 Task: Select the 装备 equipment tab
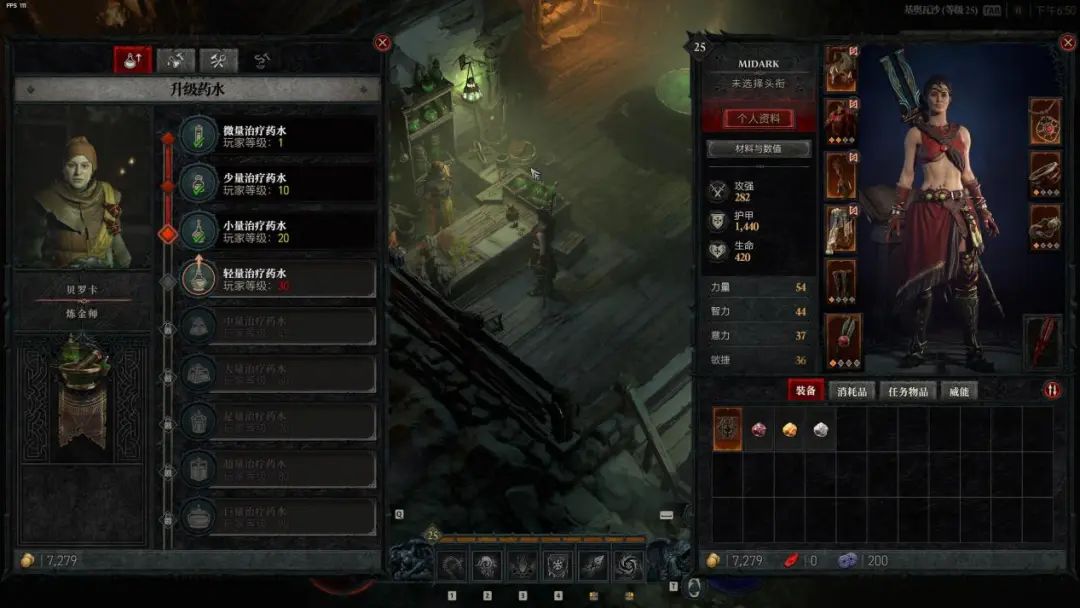pos(804,391)
